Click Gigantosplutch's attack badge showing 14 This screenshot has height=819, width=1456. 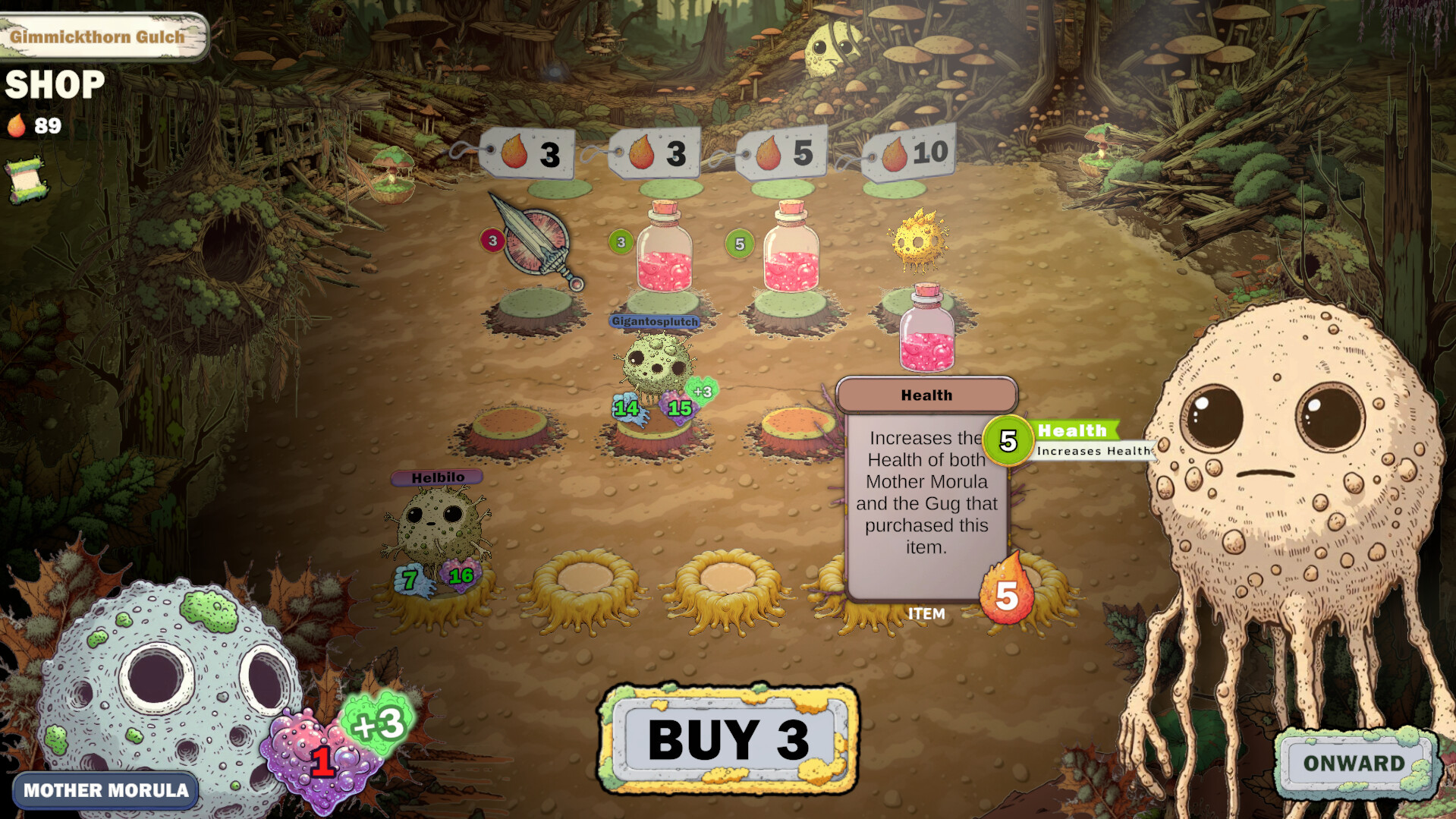coord(624,409)
